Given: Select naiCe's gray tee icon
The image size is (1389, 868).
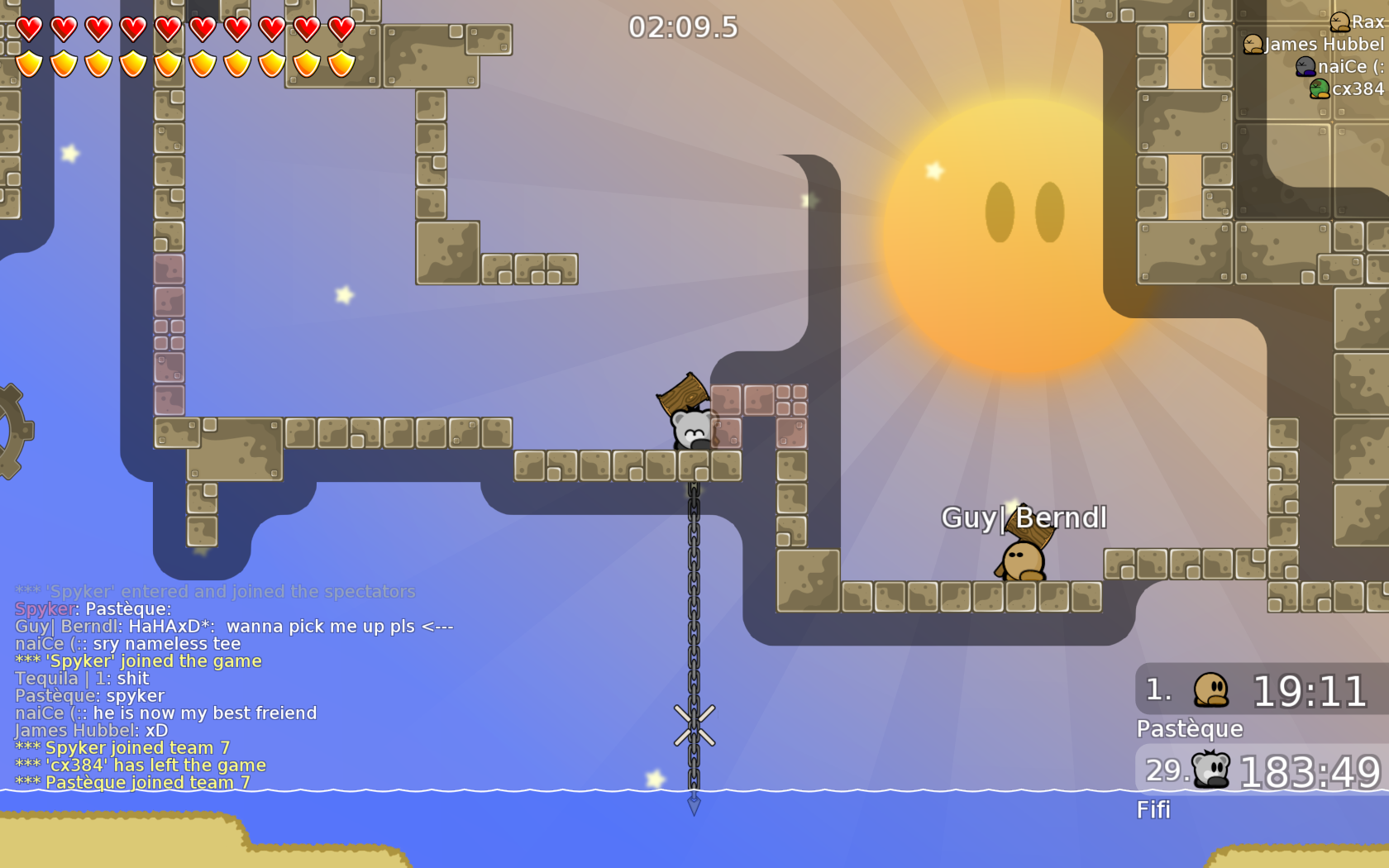Looking at the screenshot, I should [x=1305, y=66].
